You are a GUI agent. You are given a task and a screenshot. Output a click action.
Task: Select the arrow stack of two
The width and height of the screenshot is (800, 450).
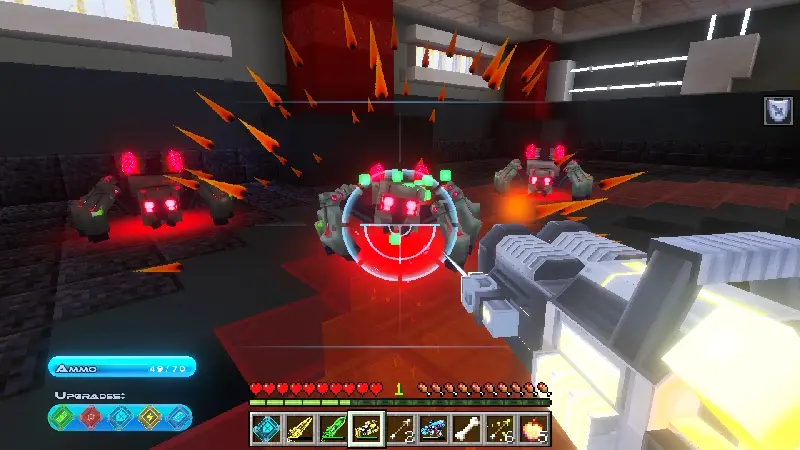400,429
